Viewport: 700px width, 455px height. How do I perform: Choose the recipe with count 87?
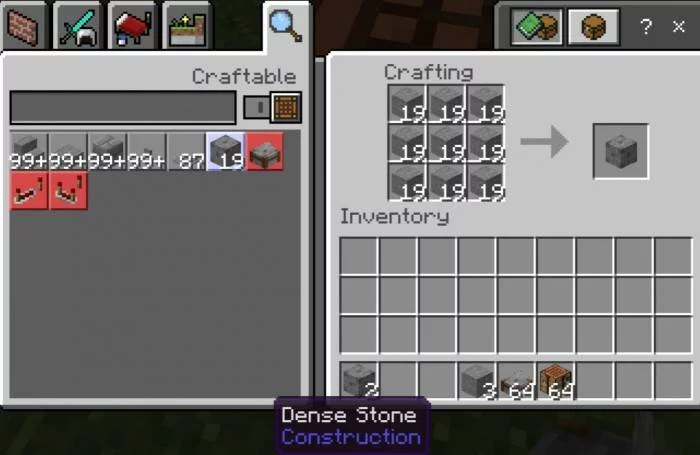[x=187, y=152]
